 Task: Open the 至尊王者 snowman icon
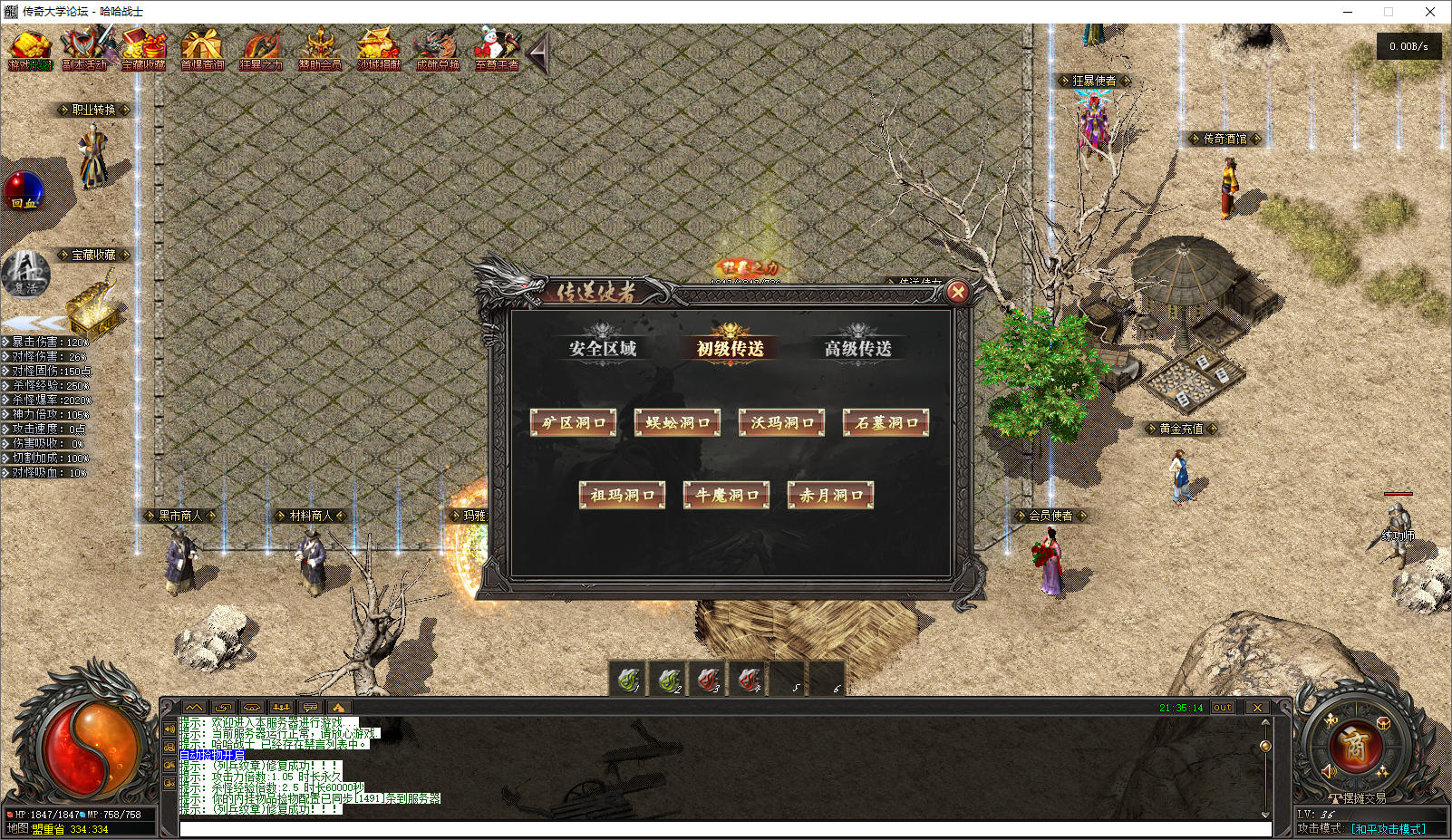pos(496,49)
